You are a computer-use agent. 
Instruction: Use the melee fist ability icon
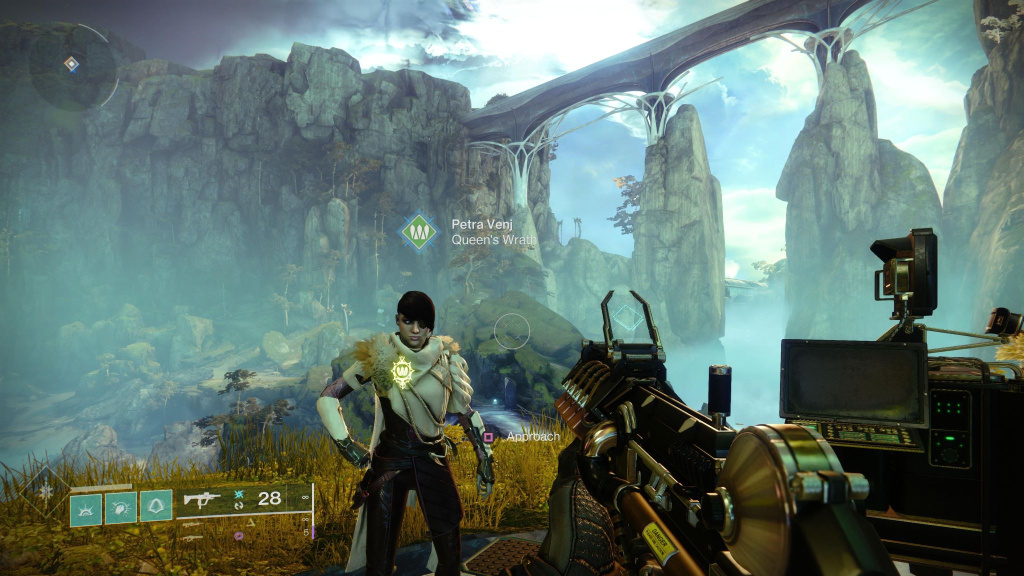121,507
